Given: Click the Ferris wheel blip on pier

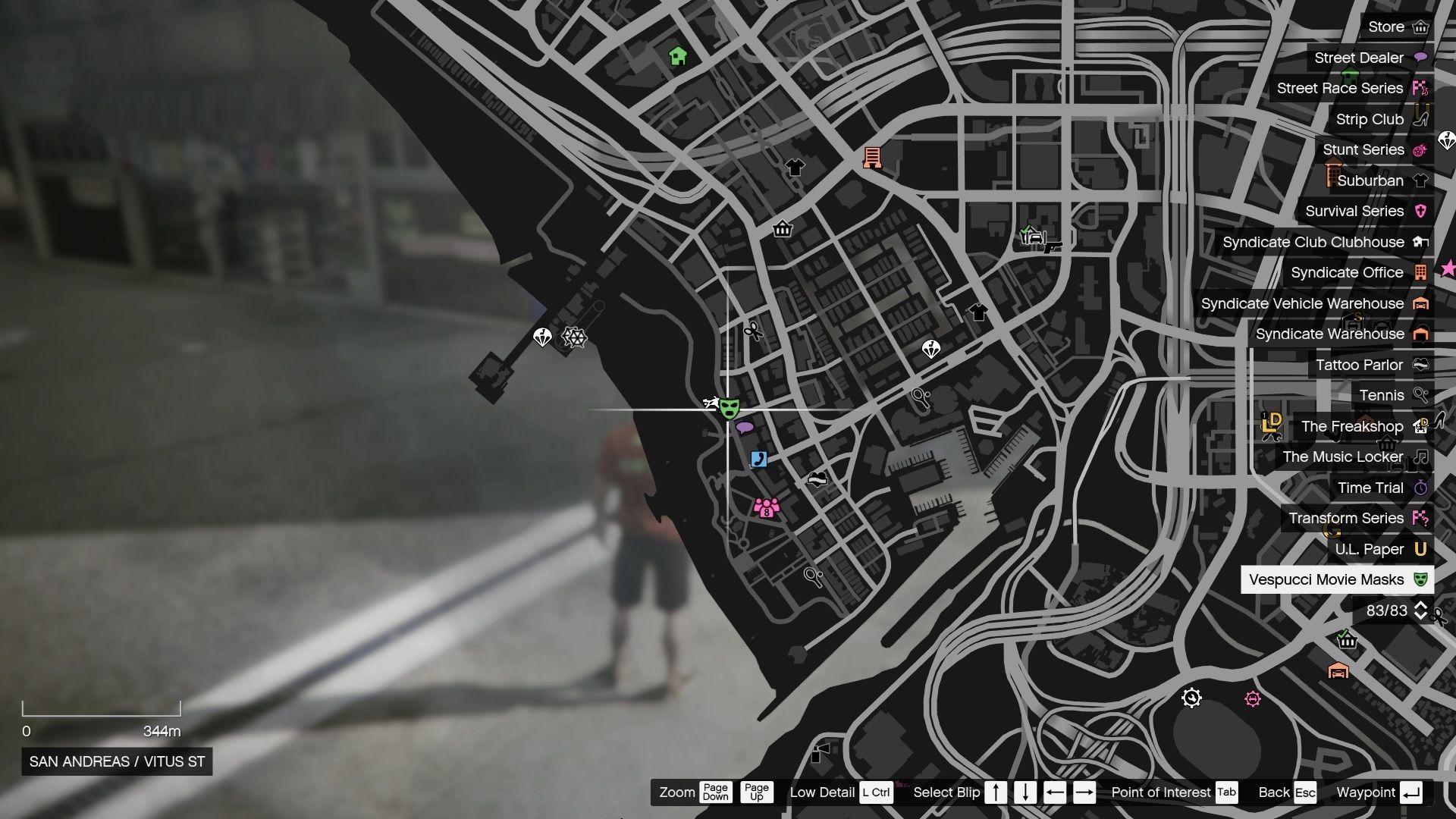Looking at the screenshot, I should point(574,337).
